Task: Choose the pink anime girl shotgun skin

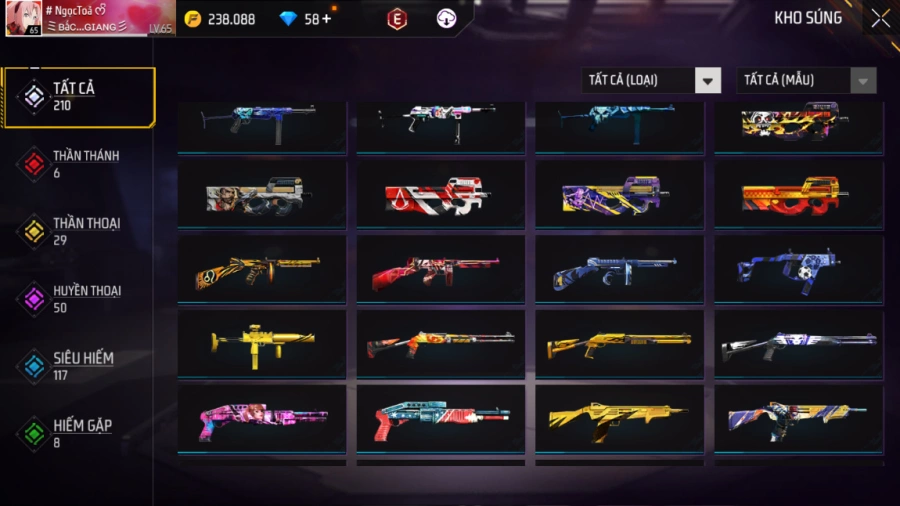Action: (x=262, y=418)
